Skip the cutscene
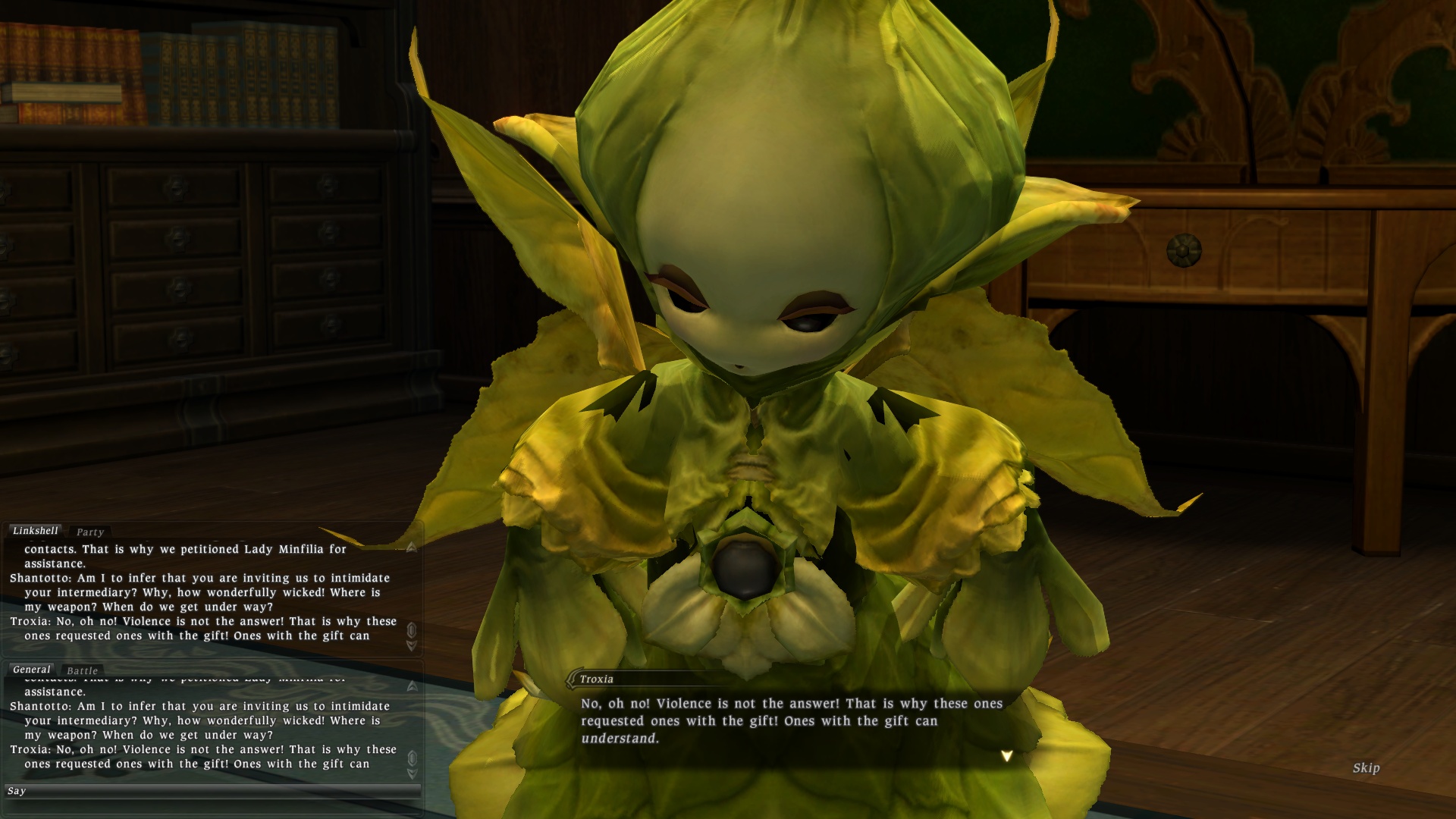This screenshot has width=1456, height=819. [x=1366, y=768]
